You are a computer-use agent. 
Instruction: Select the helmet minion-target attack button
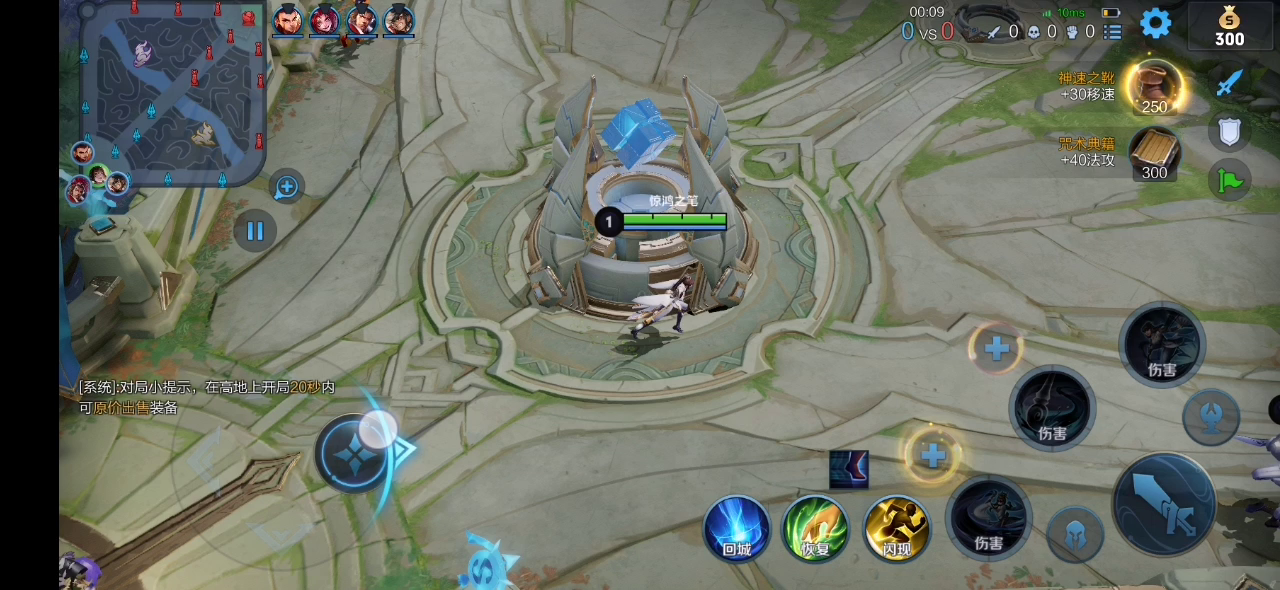1075,533
